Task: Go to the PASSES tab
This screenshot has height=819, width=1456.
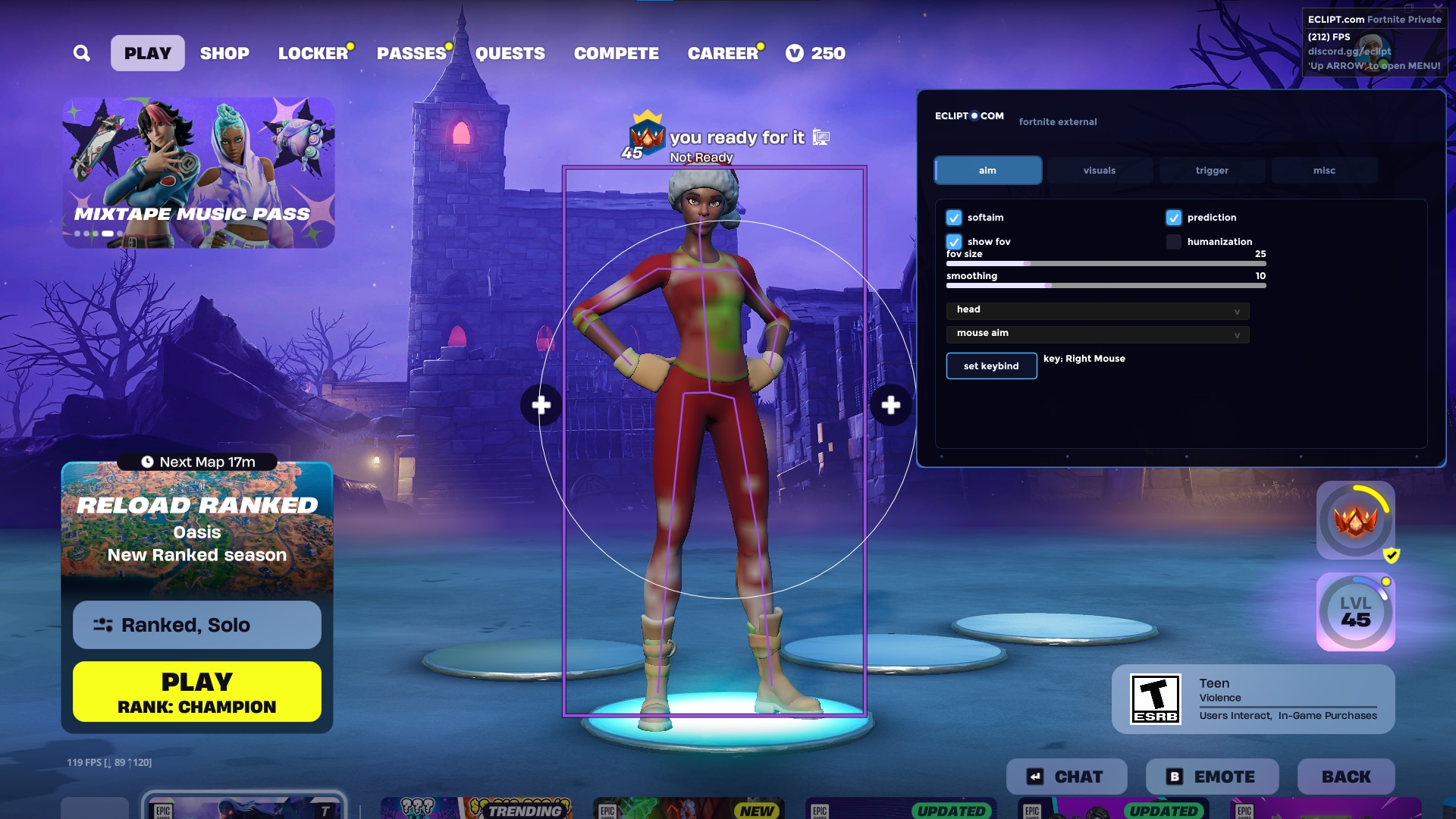Action: [411, 53]
